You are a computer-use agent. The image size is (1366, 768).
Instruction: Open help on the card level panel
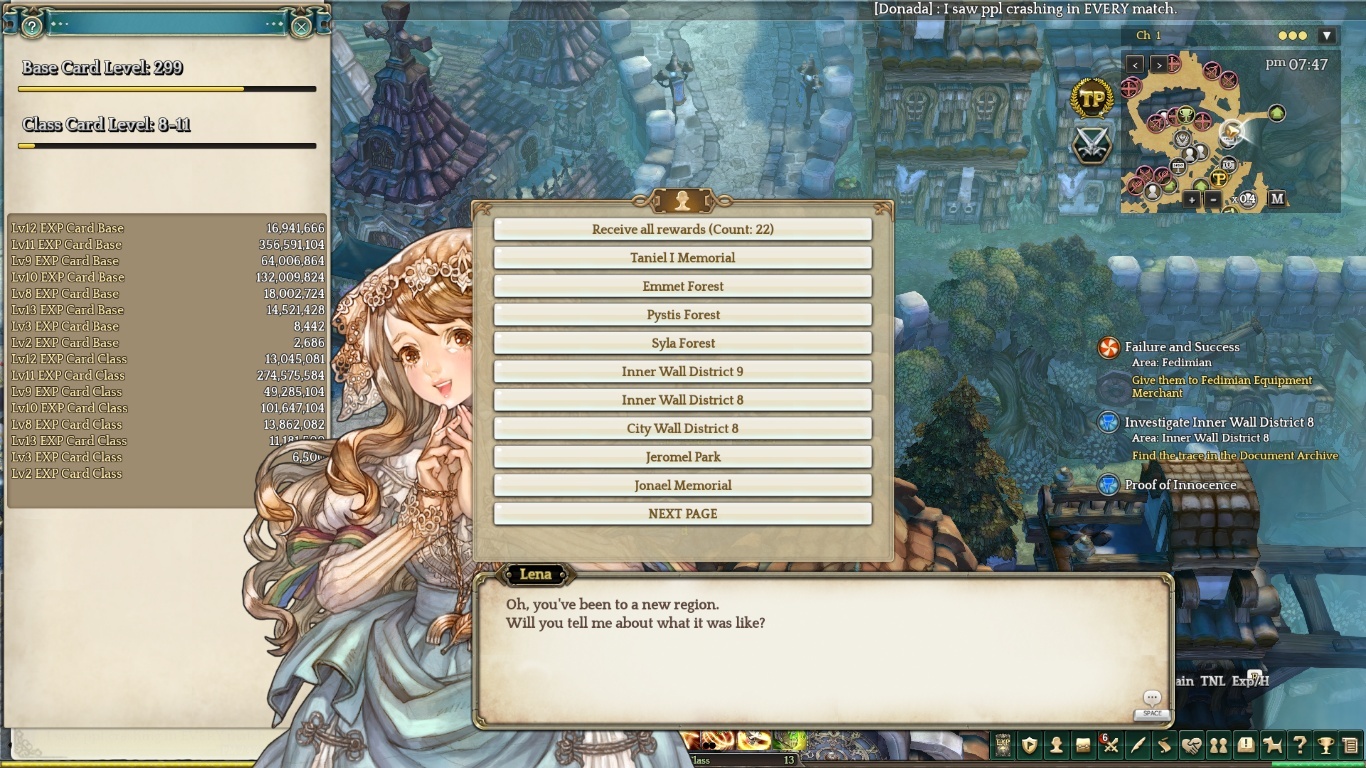[x=32, y=27]
